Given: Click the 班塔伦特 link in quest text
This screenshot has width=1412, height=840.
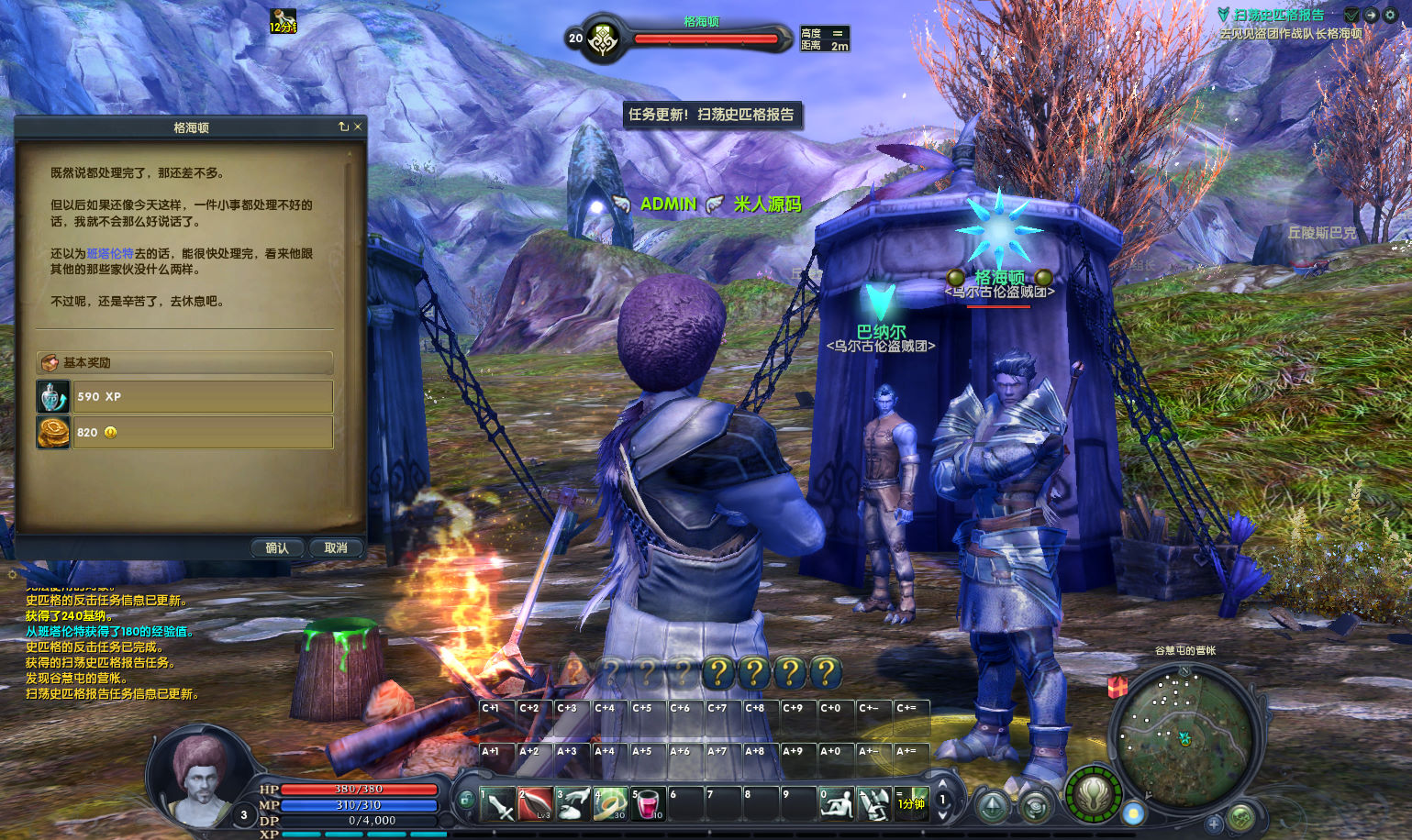Looking at the screenshot, I should [110, 253].
